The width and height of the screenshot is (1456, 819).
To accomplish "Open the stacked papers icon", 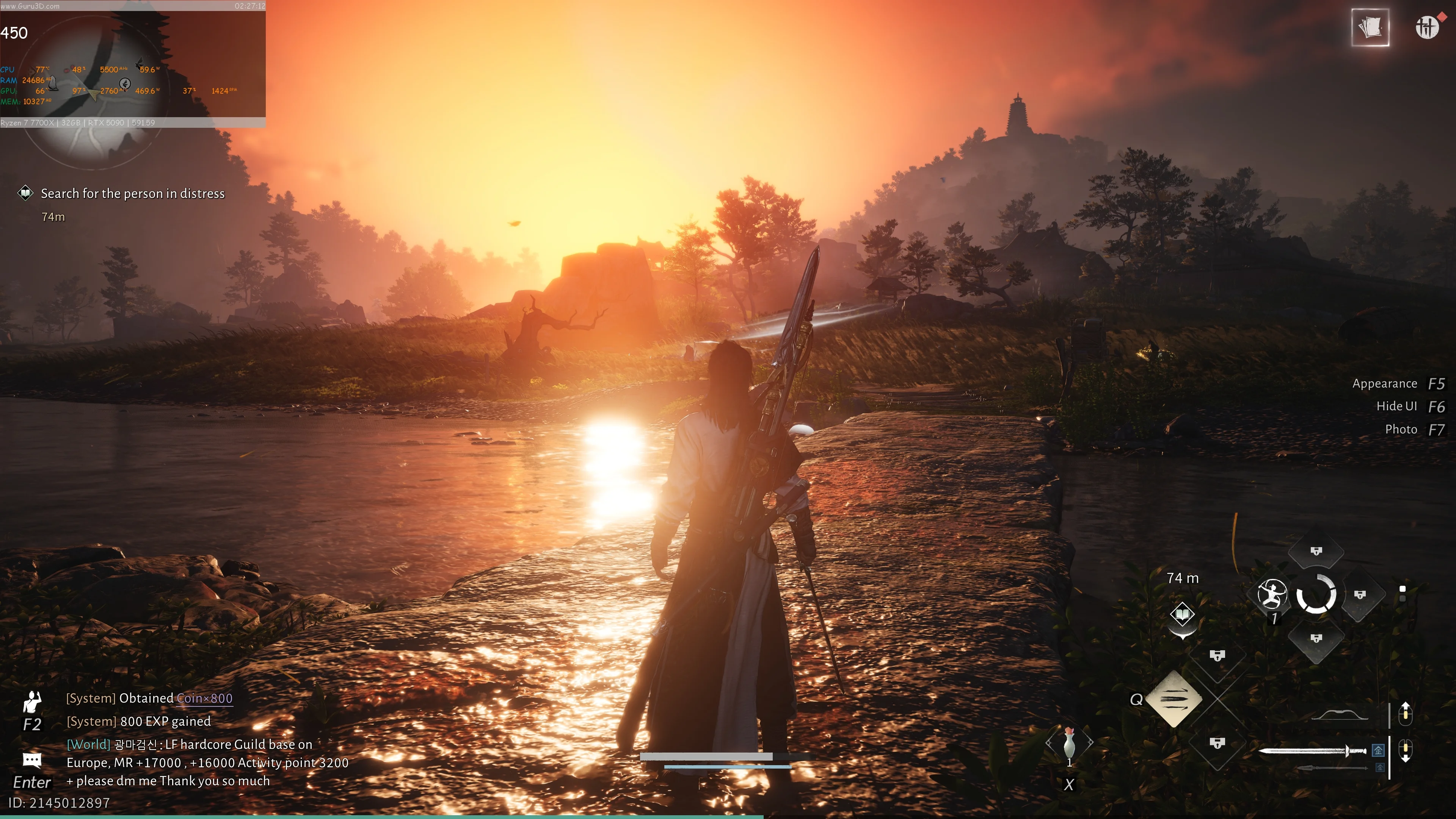I will pos(1370,27).
